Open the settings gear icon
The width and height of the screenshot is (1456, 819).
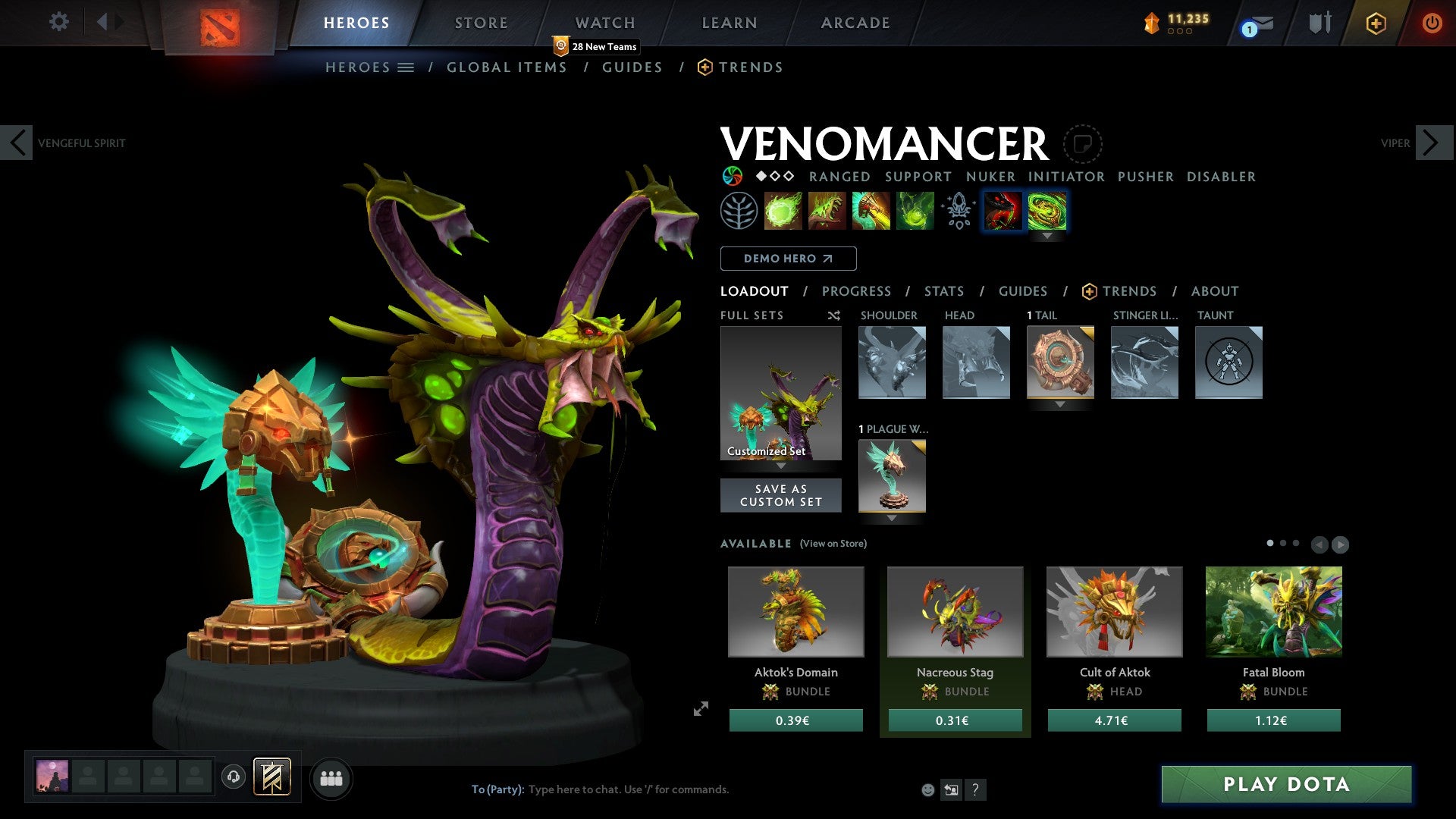(58, 22)
